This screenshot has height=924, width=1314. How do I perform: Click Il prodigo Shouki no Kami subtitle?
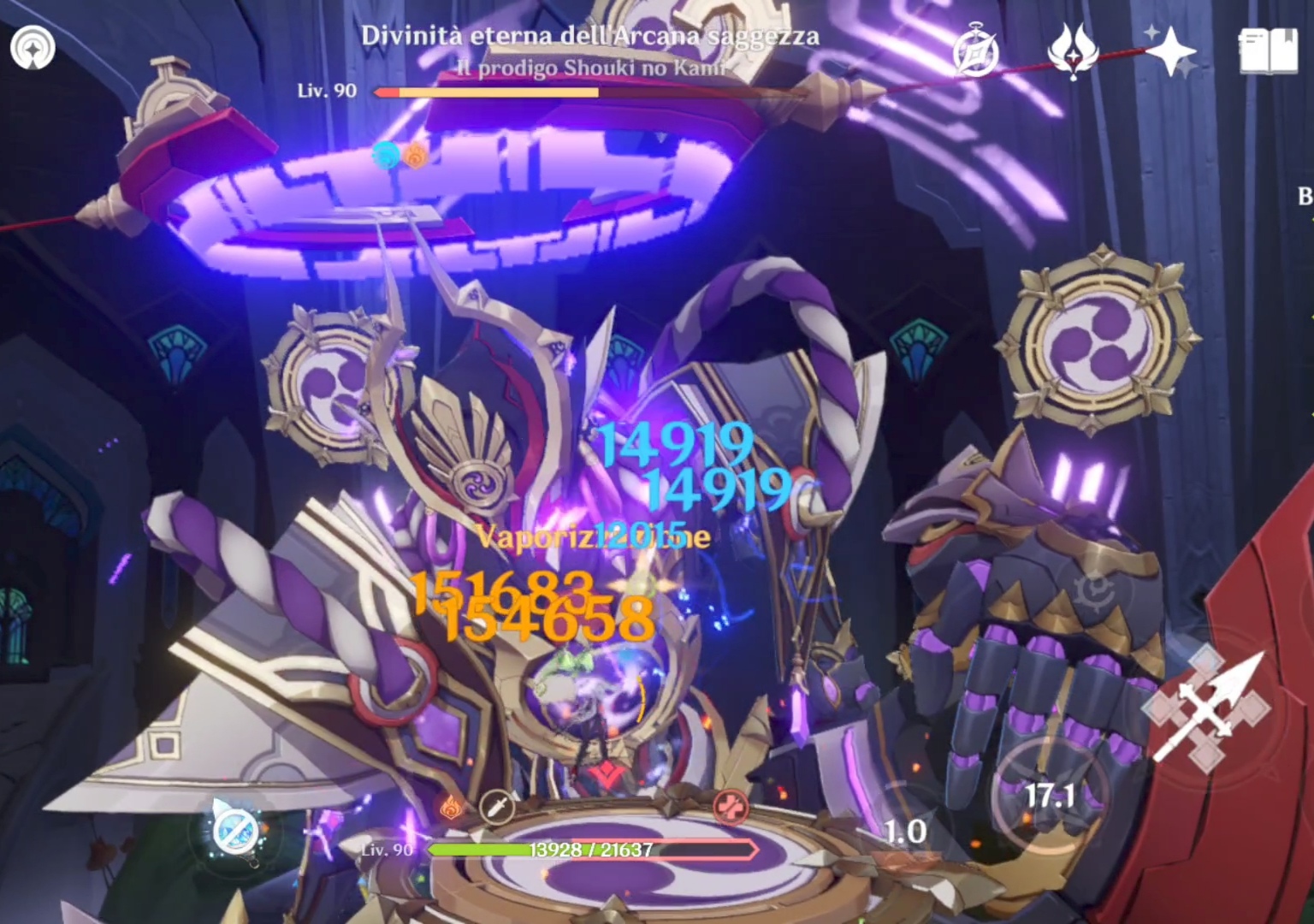590,67
